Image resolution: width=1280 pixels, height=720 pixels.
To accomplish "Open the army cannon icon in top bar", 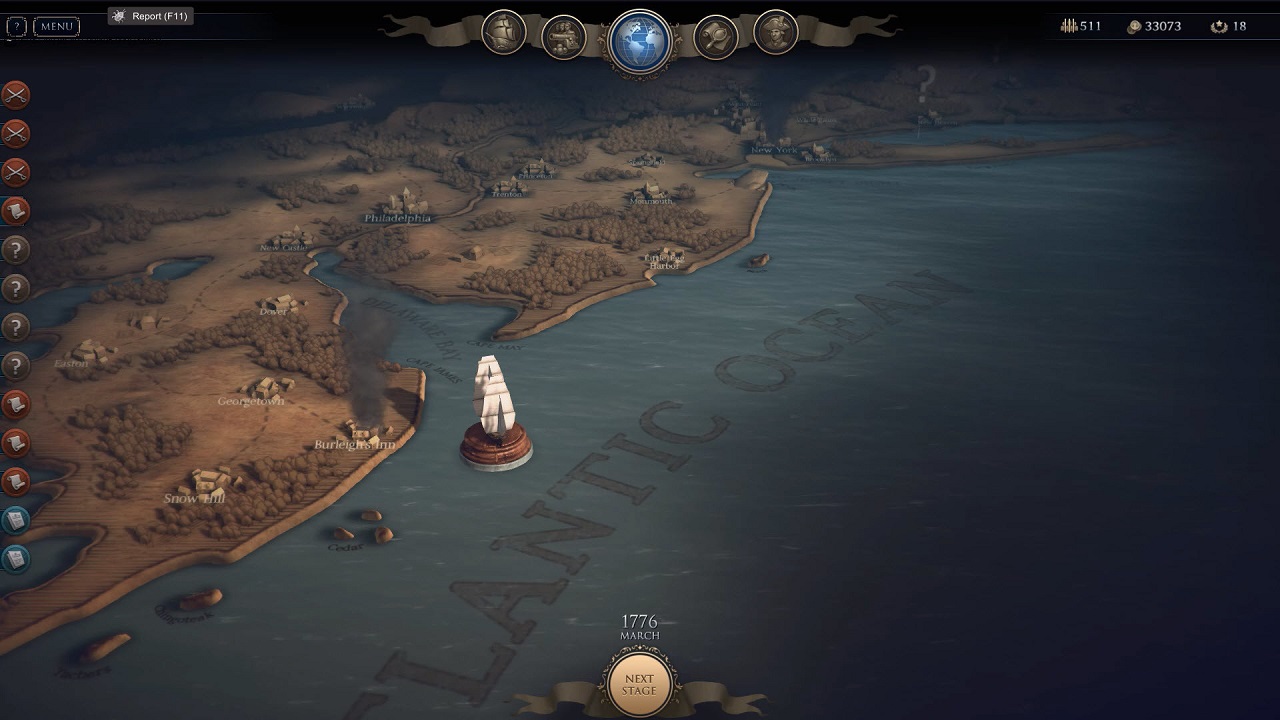I will click(x=561, y=34).
